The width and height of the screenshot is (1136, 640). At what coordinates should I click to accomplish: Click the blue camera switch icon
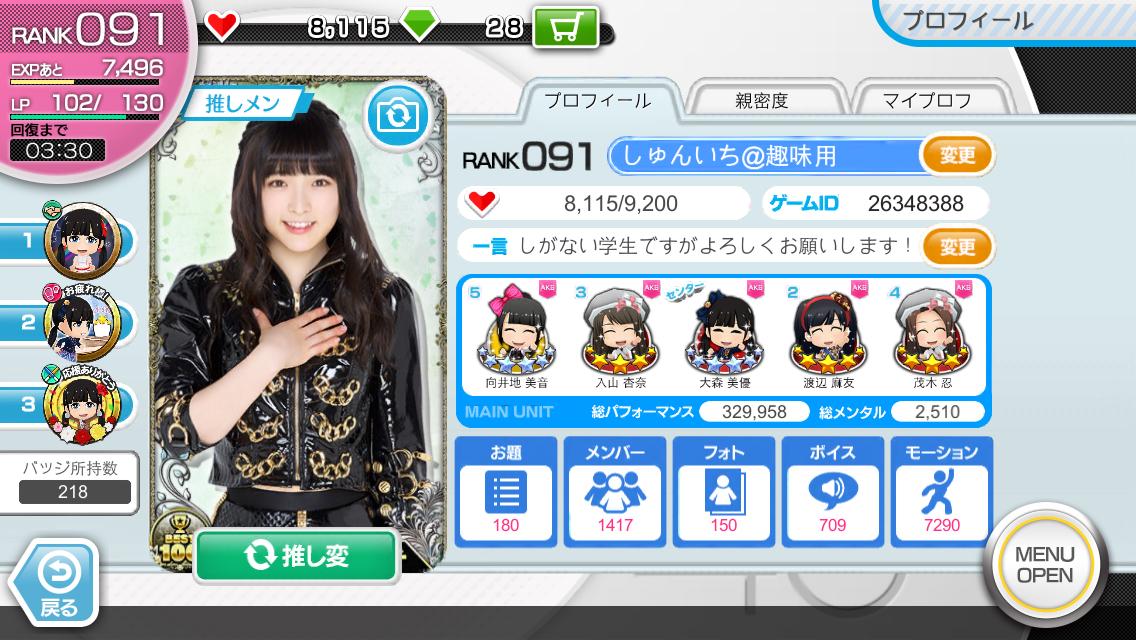click(397, 116)
